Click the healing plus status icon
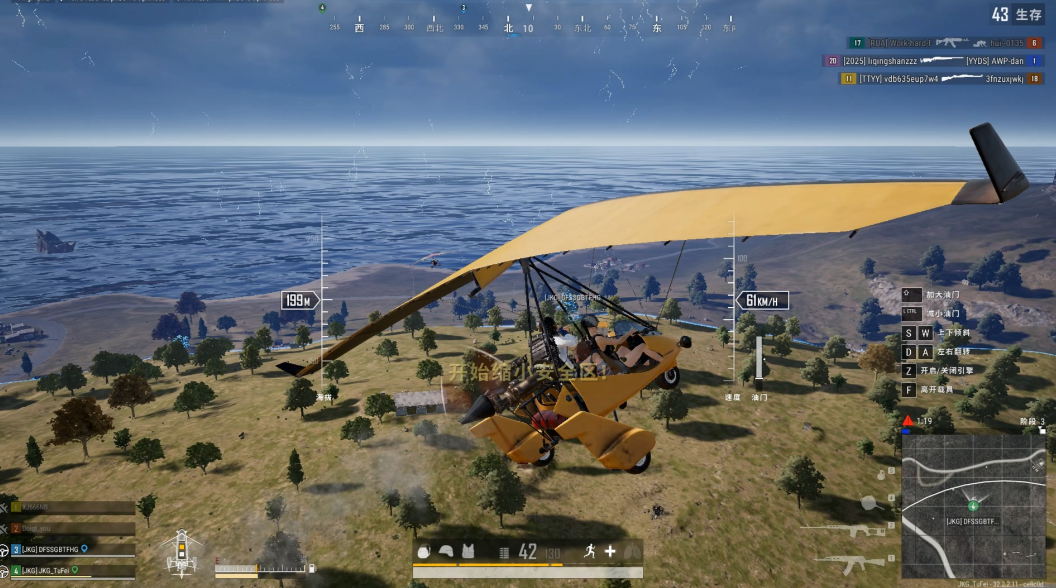The image size is (1056, 588). pyautogui.click(x=610, y=551)
